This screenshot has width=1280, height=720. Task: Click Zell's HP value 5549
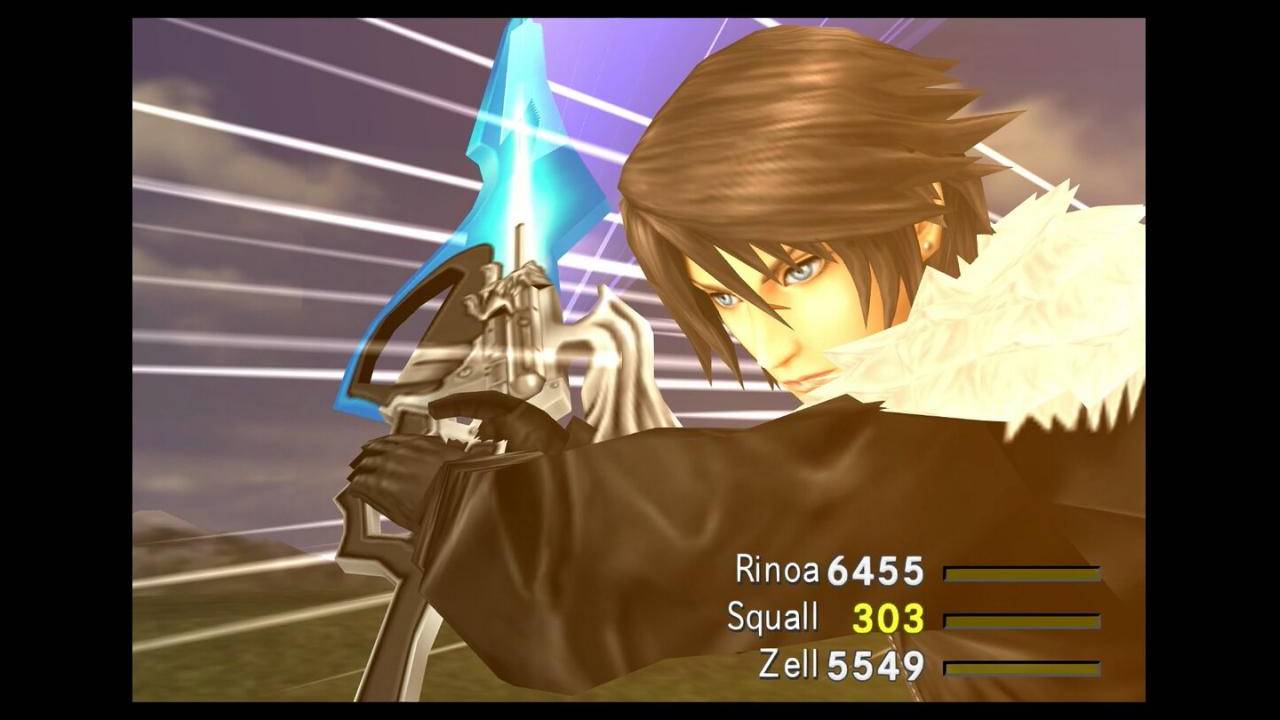point(873,663)
